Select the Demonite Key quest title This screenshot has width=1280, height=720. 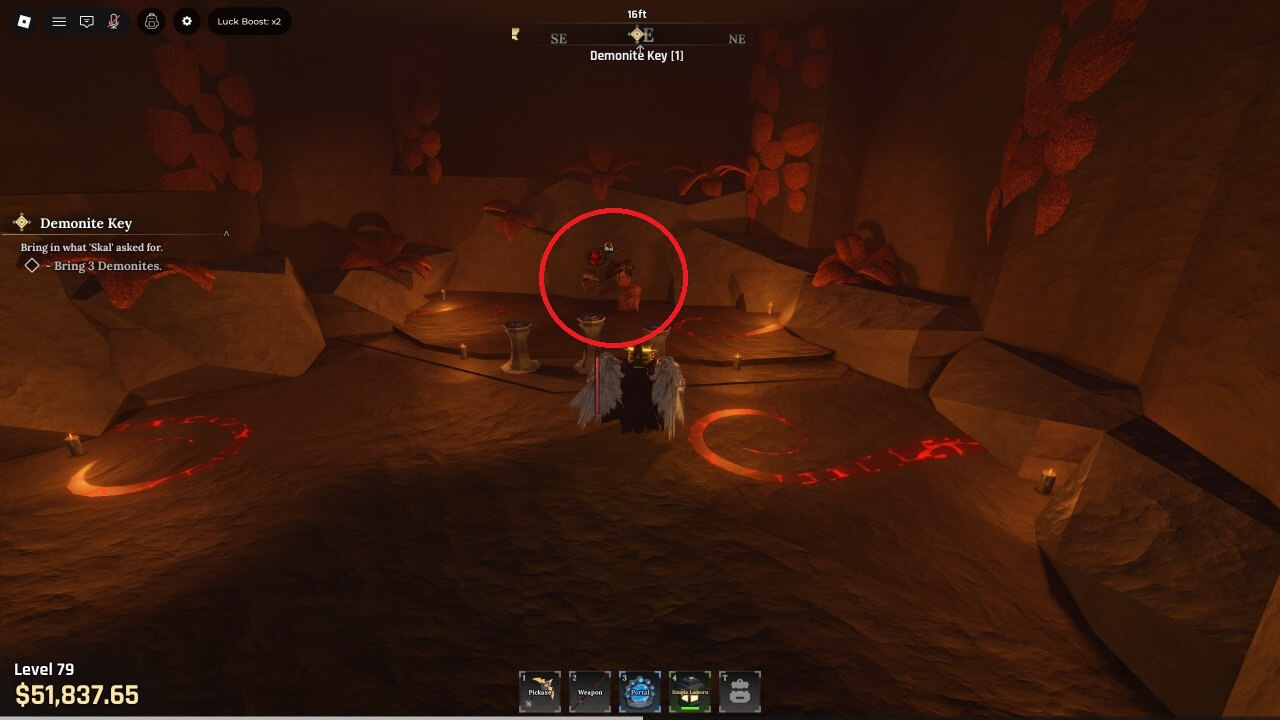(86, 223)
